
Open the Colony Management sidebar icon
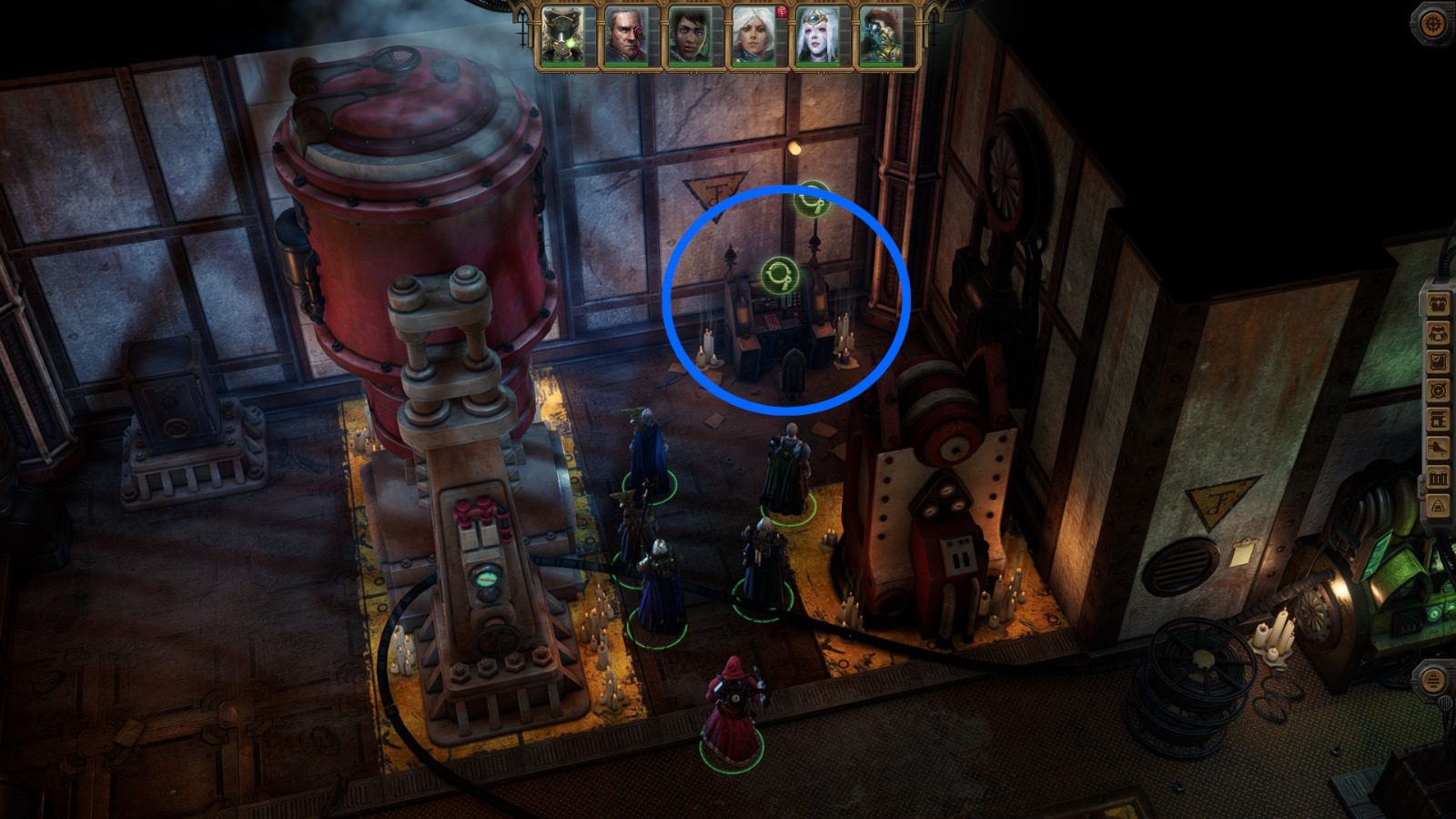pyautogui.click(x=1438, y=418)
